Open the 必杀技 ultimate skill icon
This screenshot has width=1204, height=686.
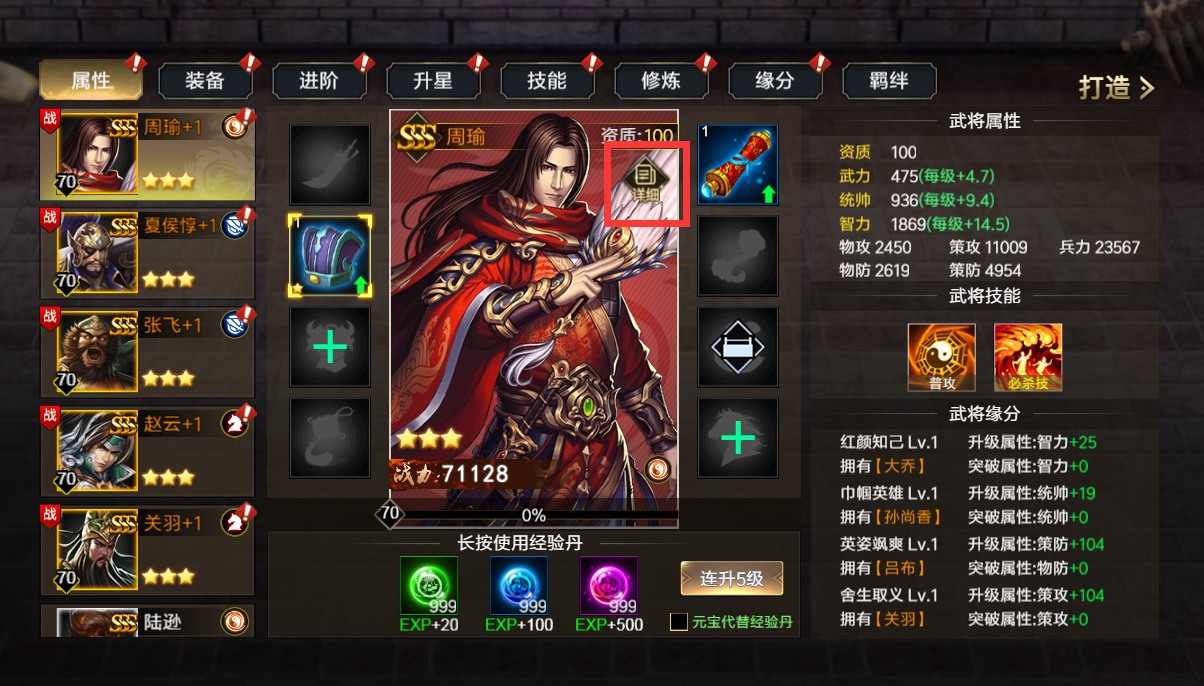click(x=1027, y=357)
